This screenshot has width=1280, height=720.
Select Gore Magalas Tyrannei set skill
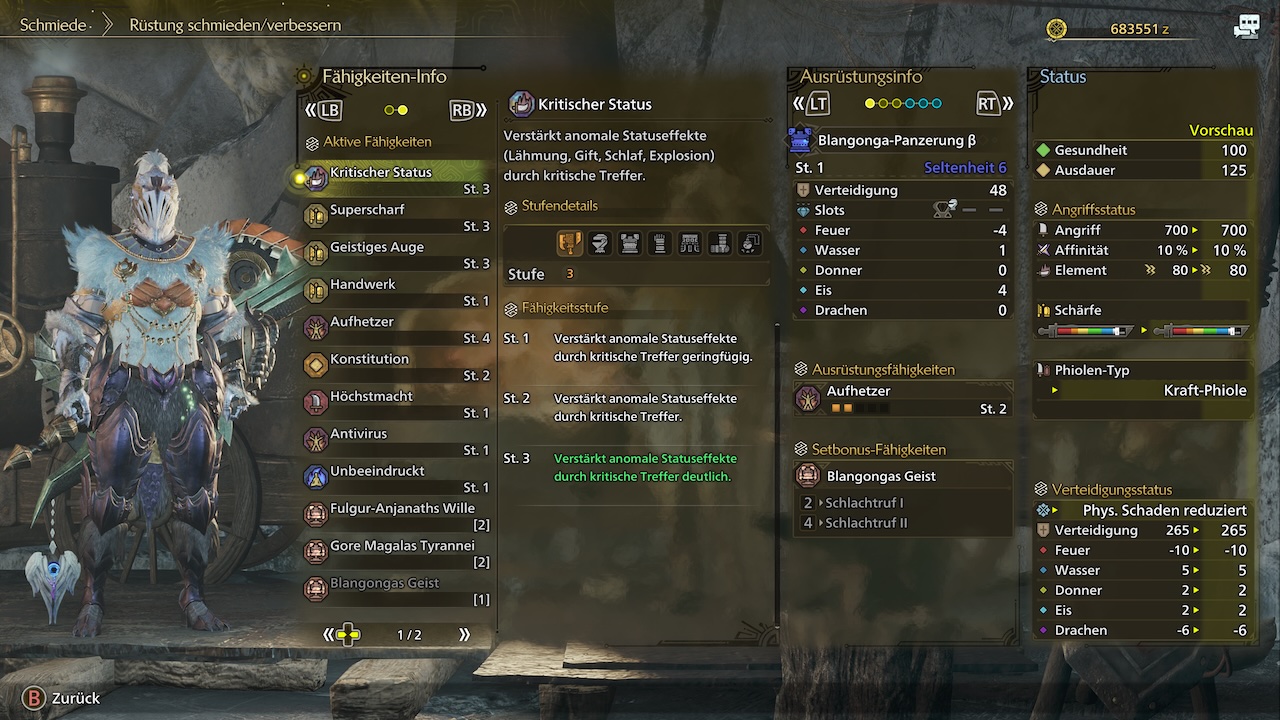(x=397, y=552)
